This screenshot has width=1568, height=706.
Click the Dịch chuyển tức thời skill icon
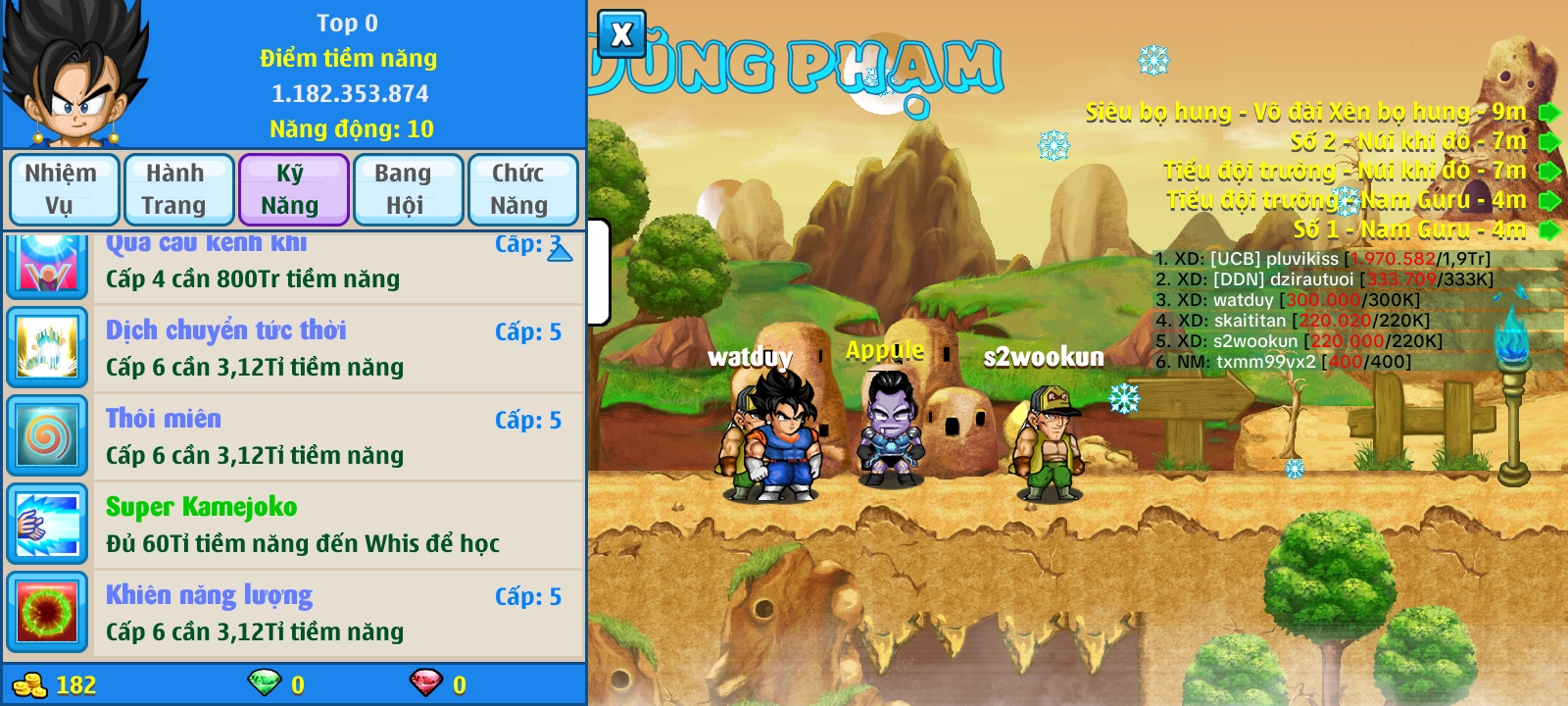click(x=47, y=348)
